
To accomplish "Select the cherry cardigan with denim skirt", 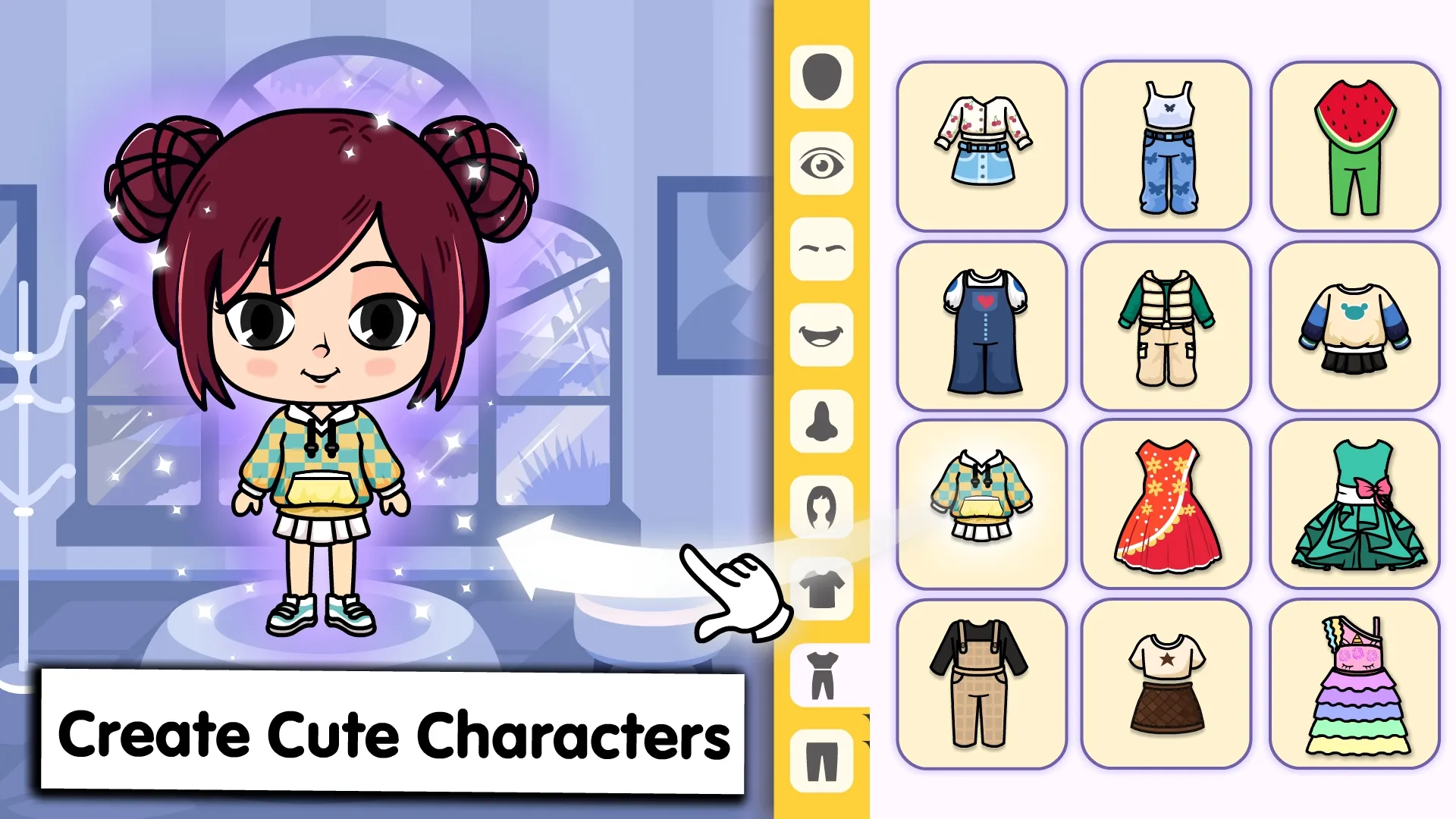I will click(982, 146).
